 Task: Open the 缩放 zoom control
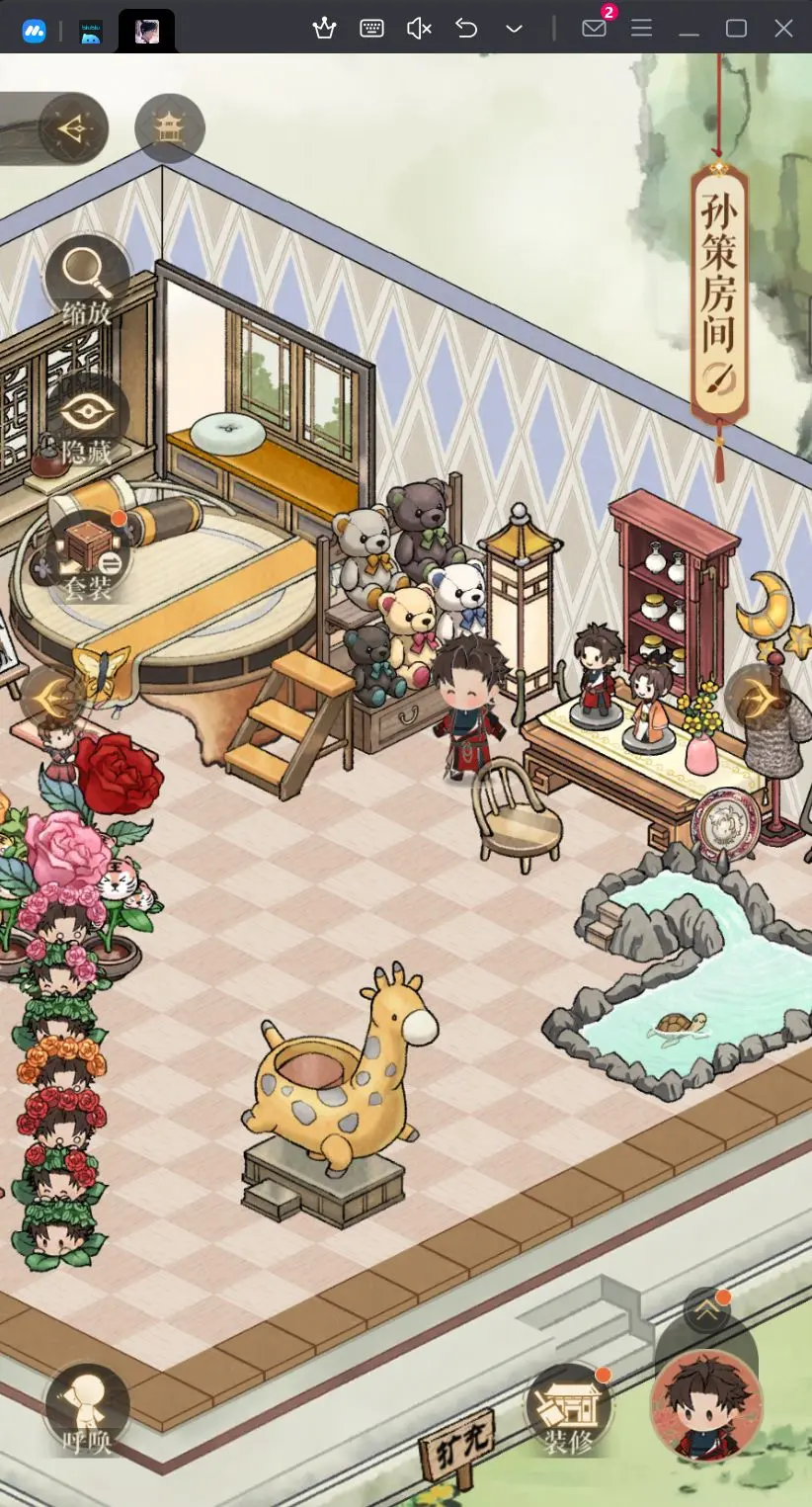pyautogui.click(x=87, y=280)
